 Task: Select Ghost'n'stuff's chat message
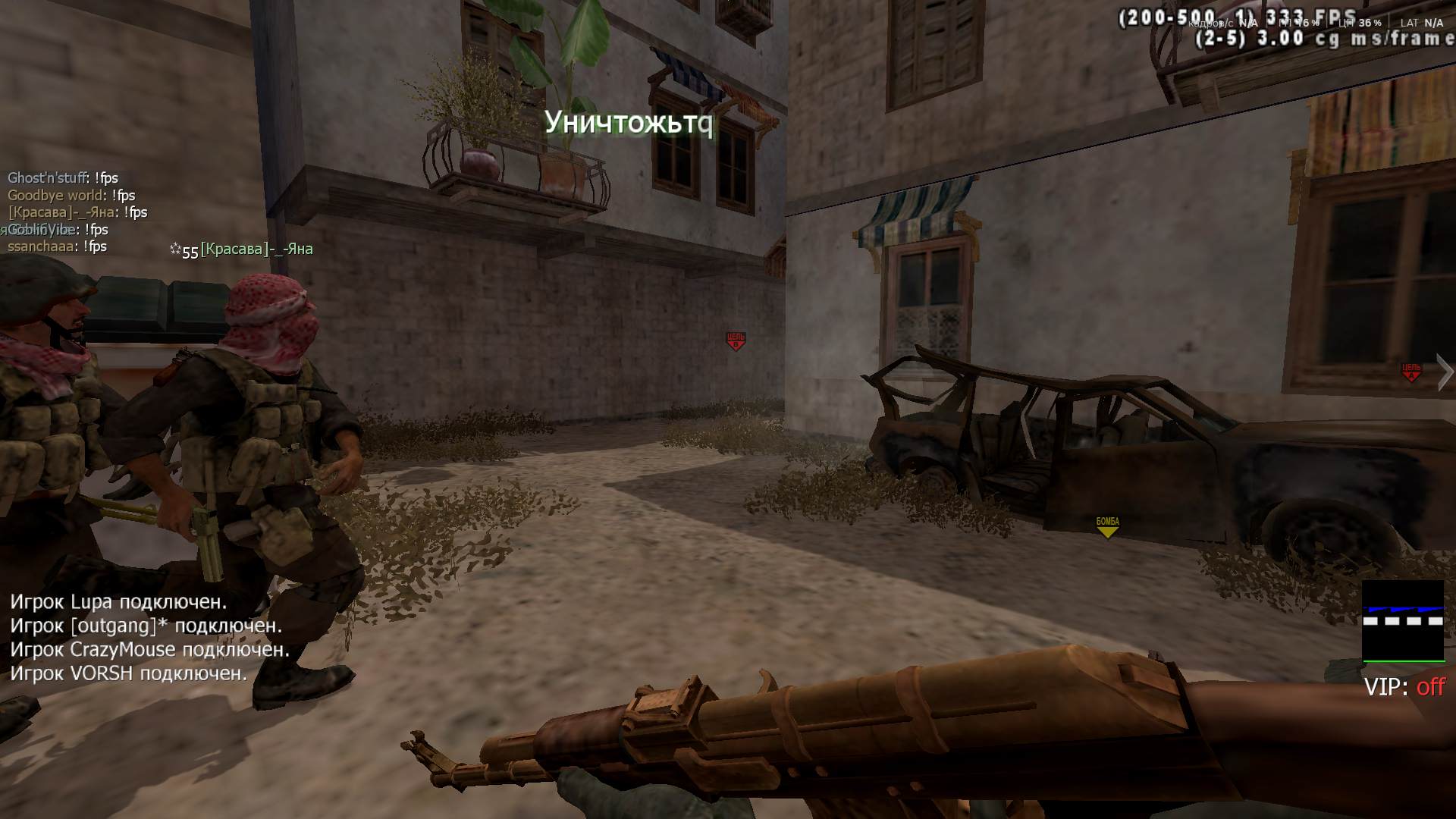(63, 178)
